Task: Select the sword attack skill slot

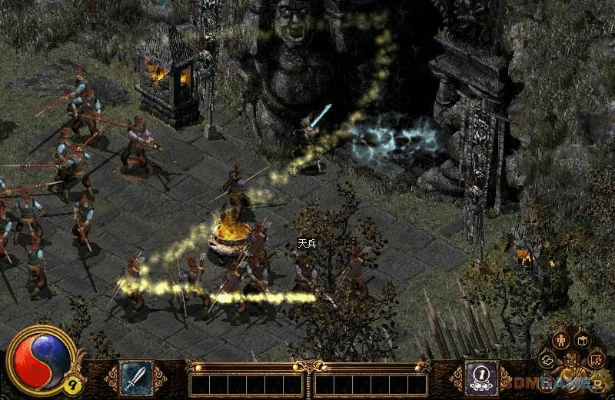Action: point(136,377)
